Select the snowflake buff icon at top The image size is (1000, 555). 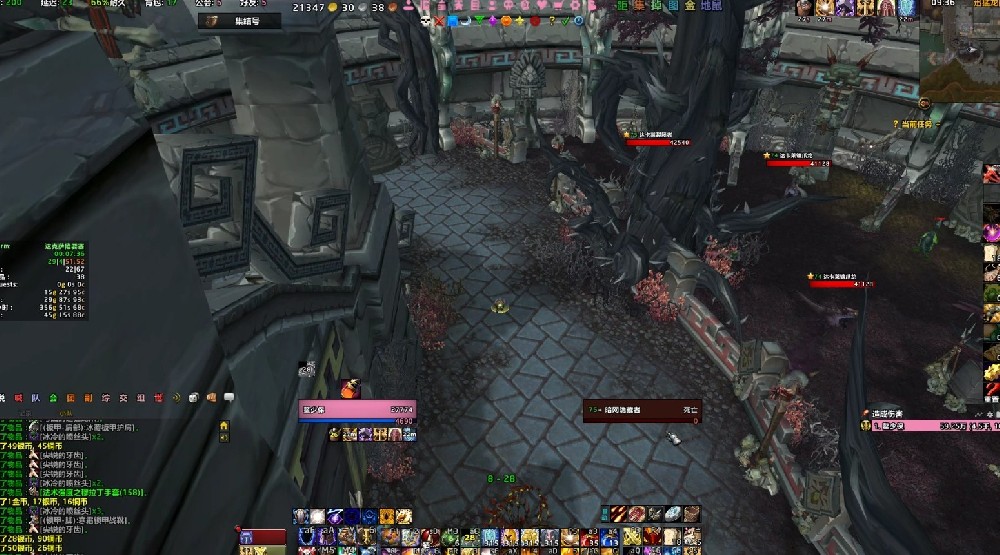pos(906,8)
